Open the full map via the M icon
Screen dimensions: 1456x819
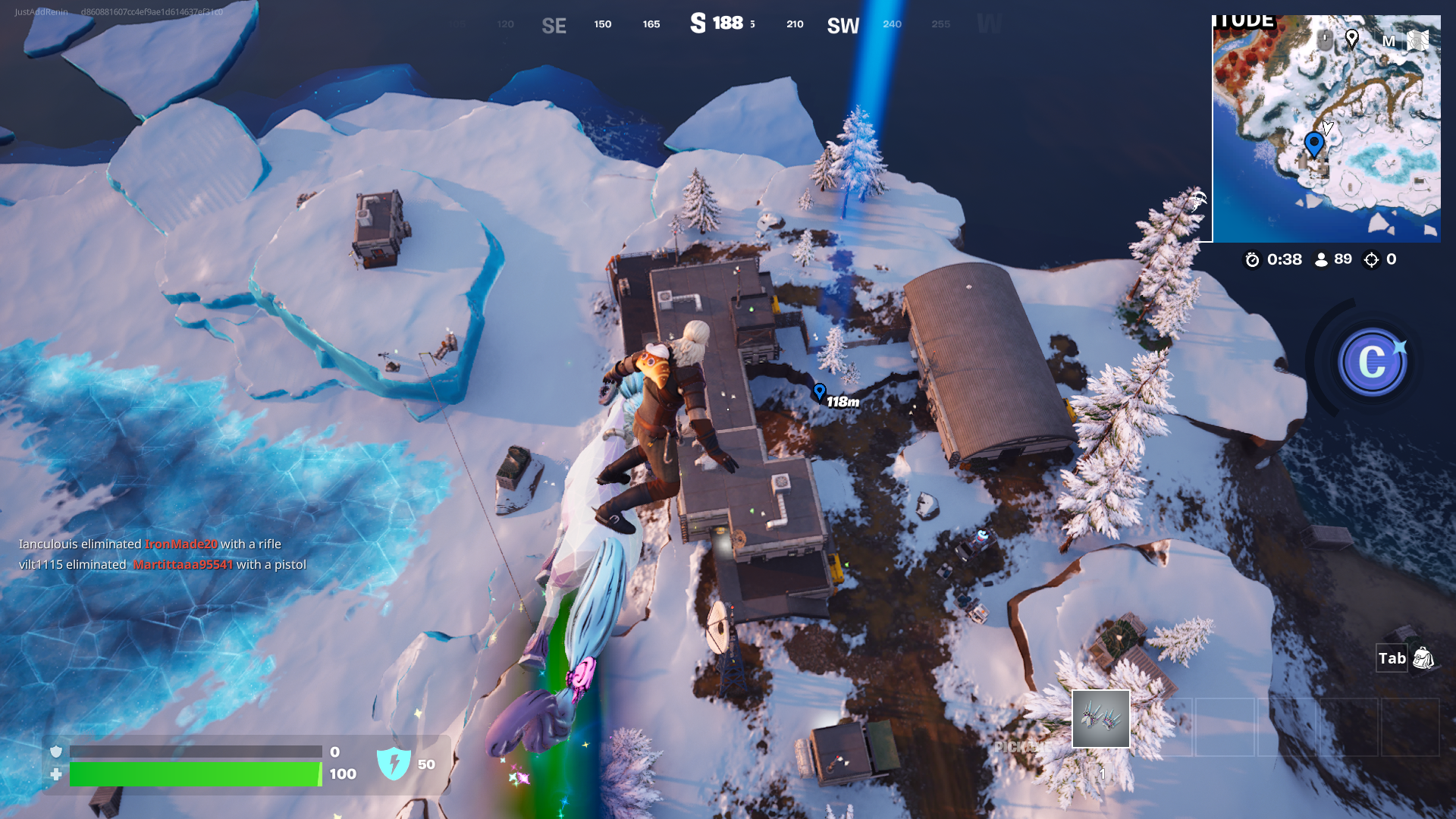(1389, 42)
